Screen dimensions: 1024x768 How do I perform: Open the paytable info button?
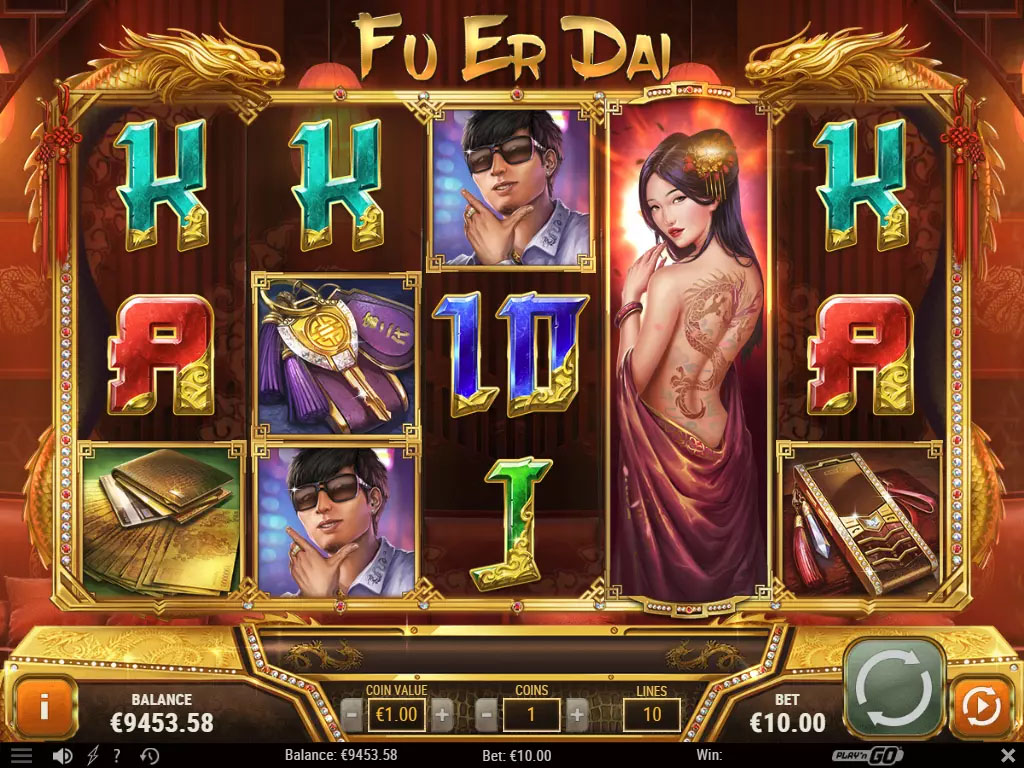[x=44, y=708]
